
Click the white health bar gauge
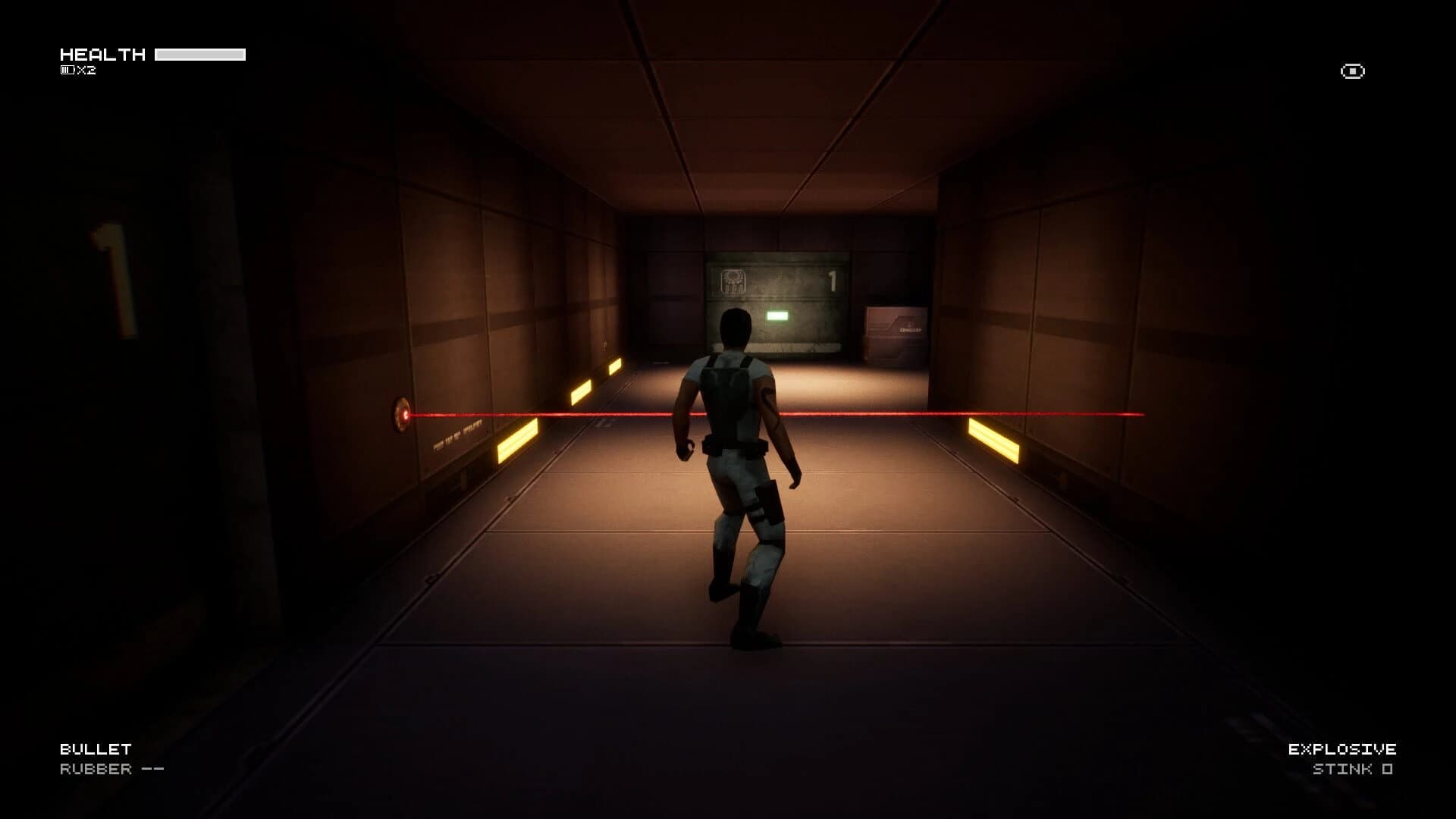(200, 54)
